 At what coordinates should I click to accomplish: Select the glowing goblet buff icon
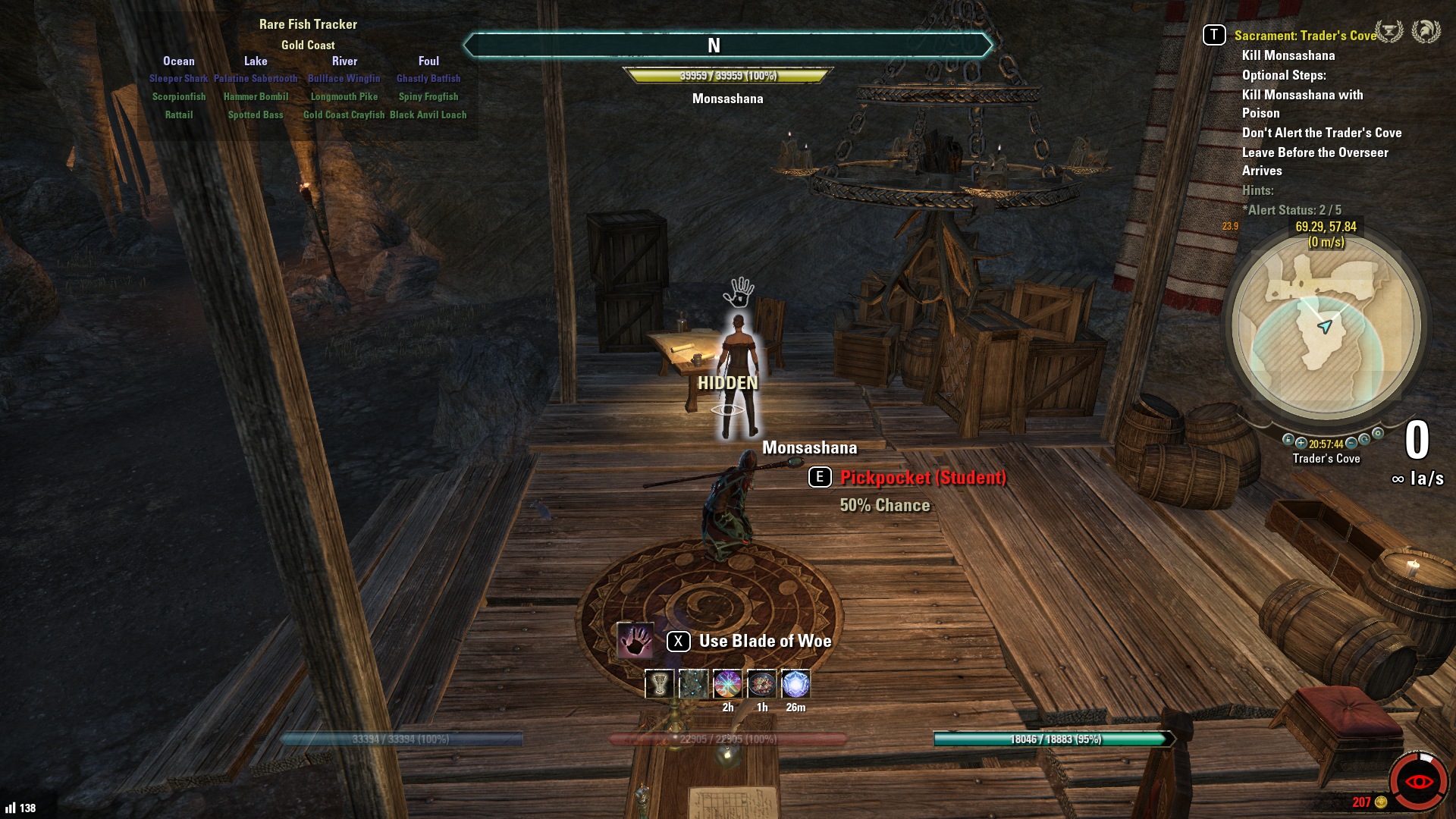click(659, 684)
